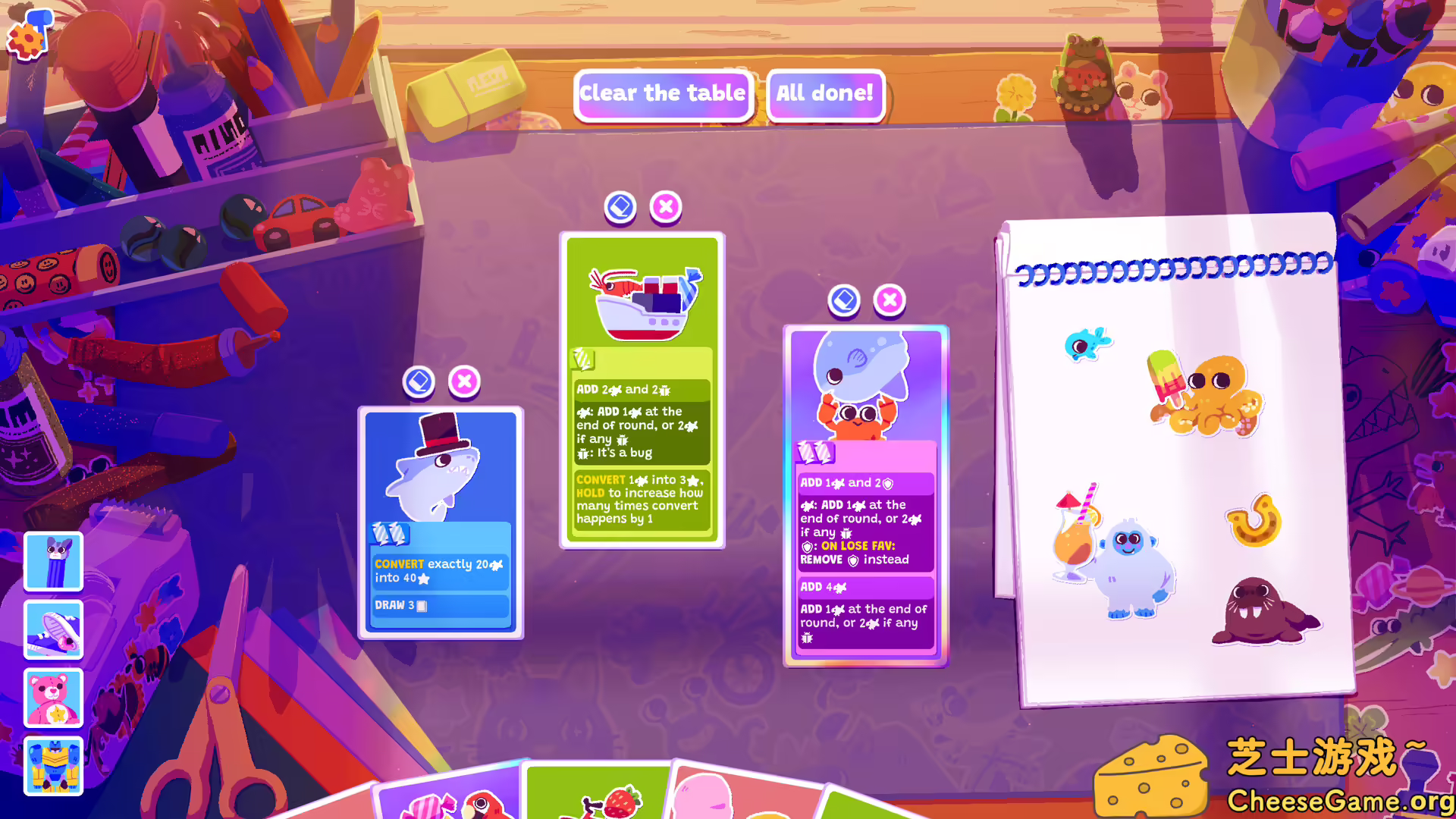
Task: Discard the shark card with the pink X
Action: point(465,381)
